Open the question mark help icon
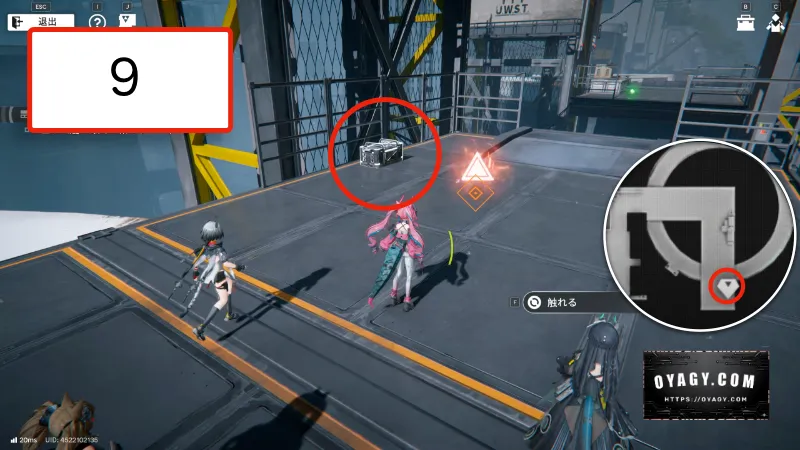The height and width of the screenshot is (450, 800). pos(97,20)
